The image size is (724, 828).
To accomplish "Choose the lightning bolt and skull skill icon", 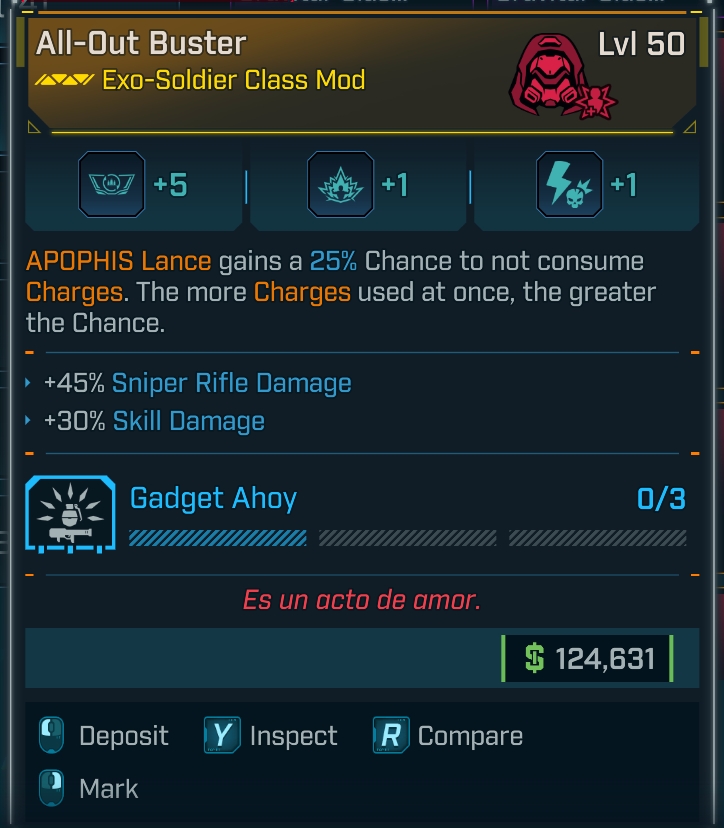I will [x=569, y=185].
